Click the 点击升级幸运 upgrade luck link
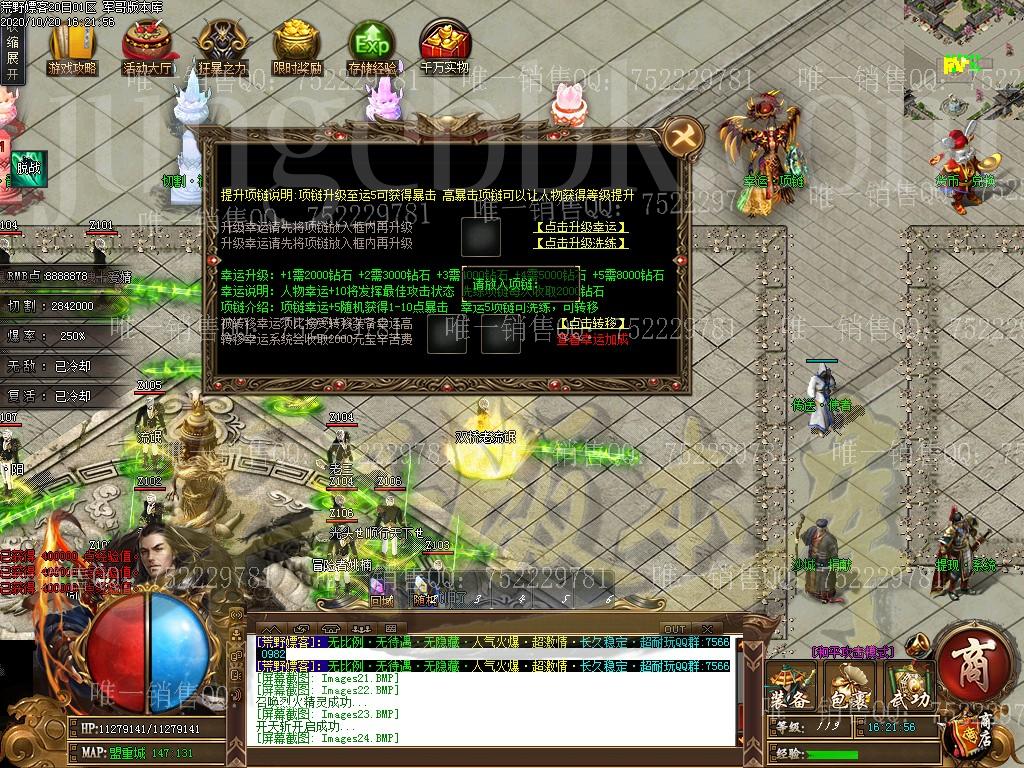The height and width of the screenshot is (768, 1024). [582, 226]
